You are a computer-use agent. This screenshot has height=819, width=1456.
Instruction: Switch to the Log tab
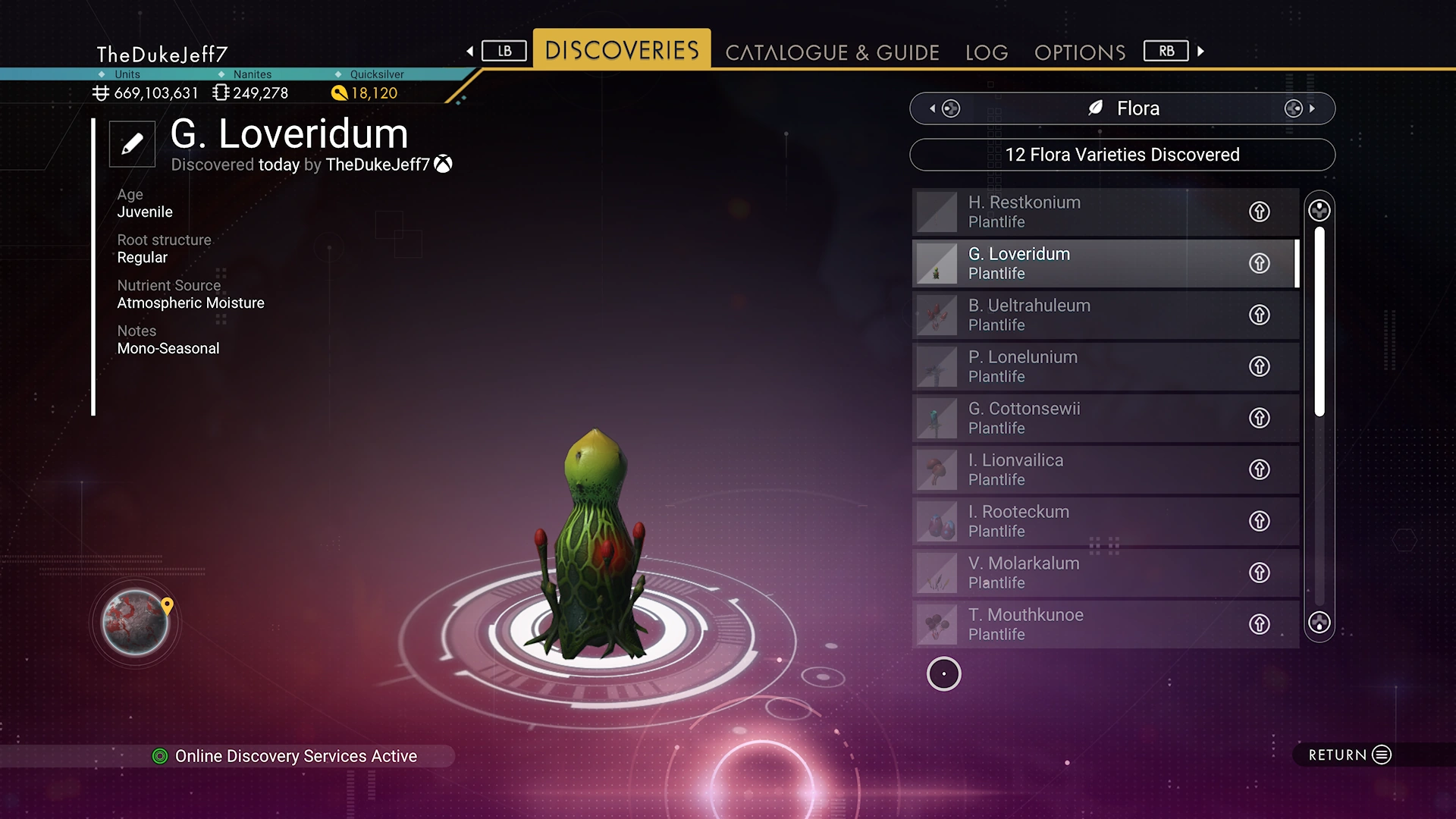coord(987,52)
